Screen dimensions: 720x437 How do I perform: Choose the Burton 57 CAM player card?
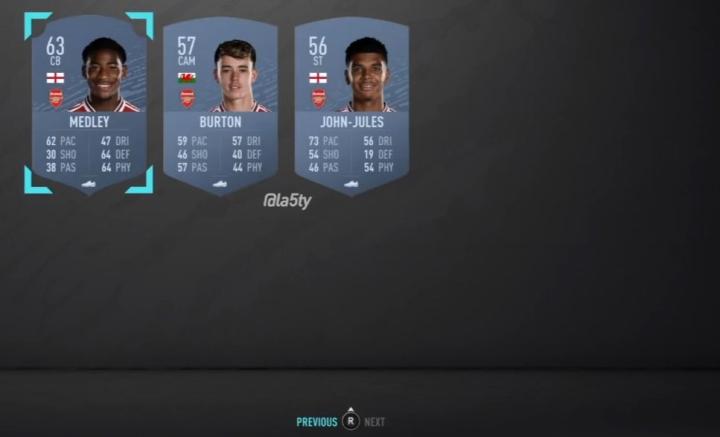coord(220,105)
